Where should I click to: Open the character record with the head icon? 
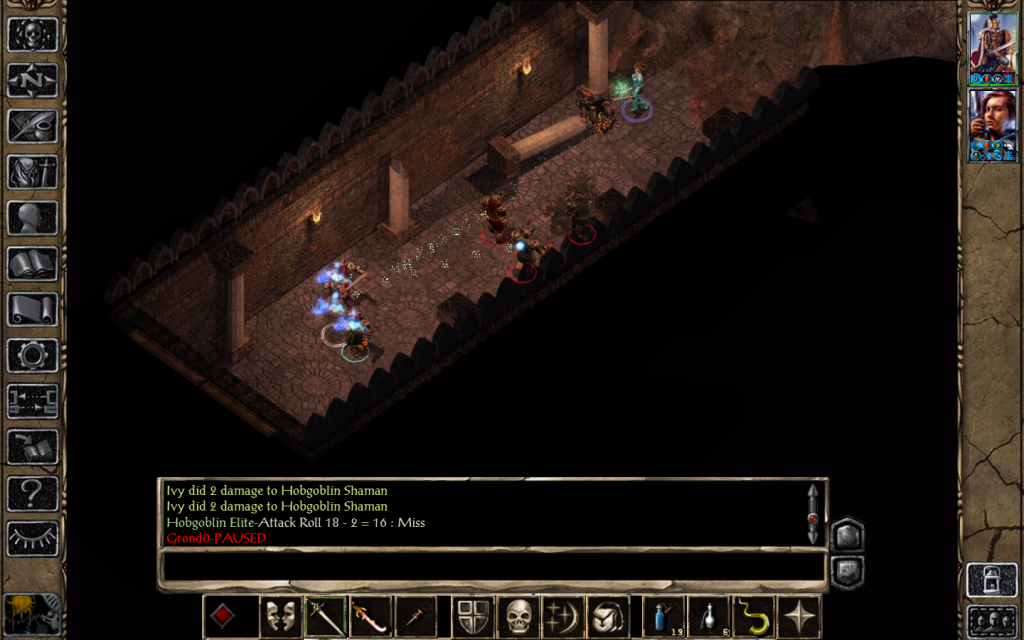[32, 218]
